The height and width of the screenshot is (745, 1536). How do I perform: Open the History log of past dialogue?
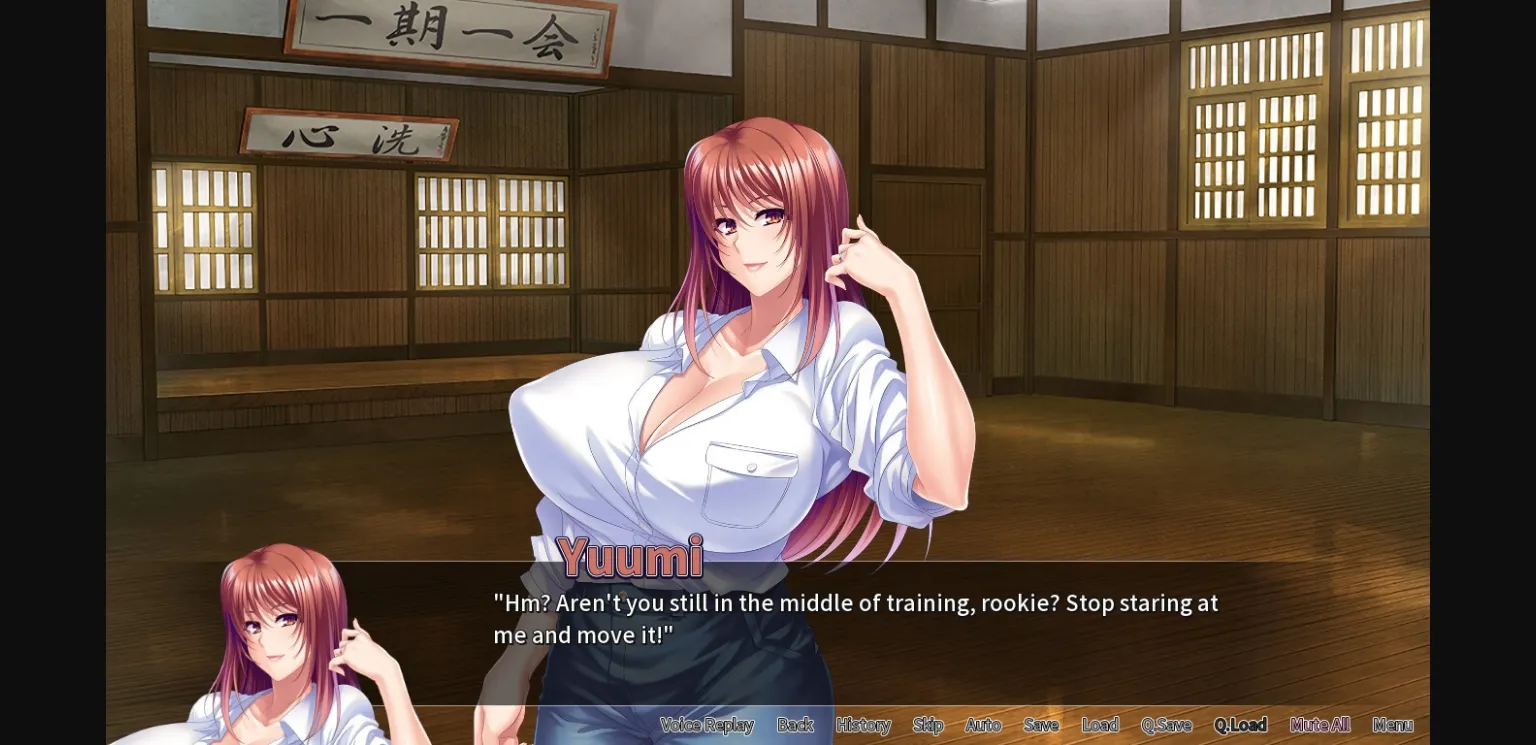(862, 725)
